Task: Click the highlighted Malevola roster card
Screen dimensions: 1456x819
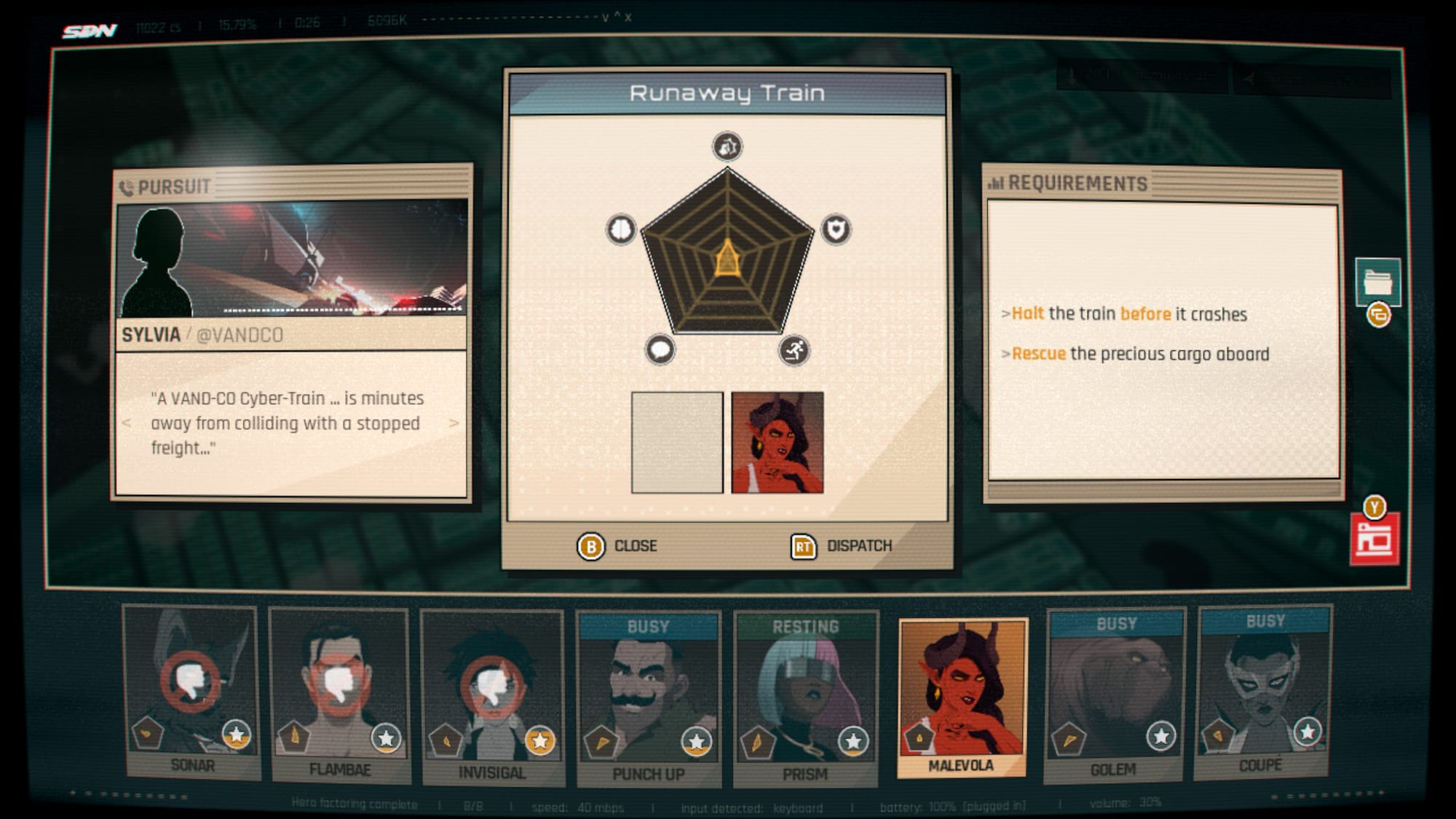Action: point(962,697)
